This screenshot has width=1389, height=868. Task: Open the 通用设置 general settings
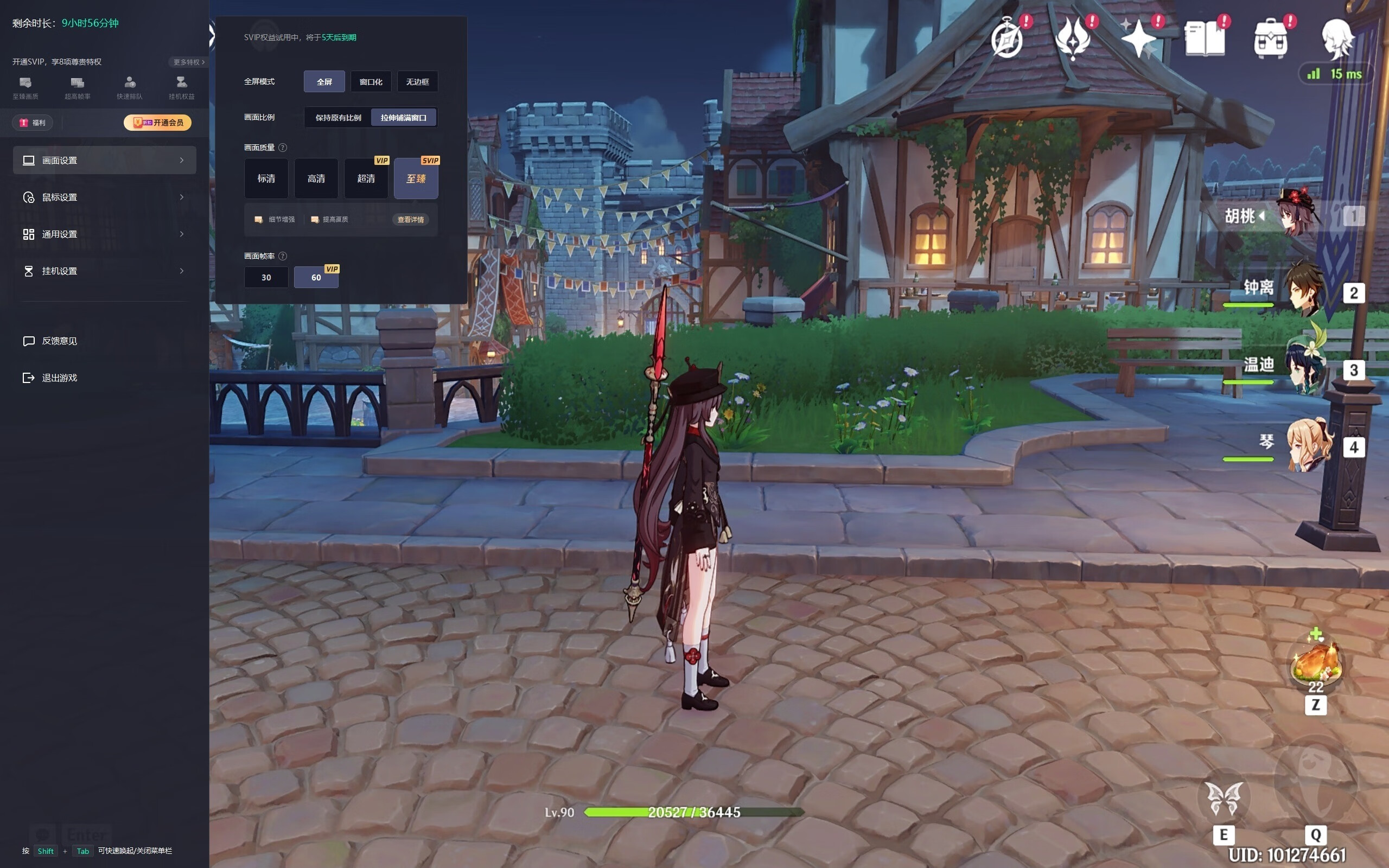(104, 234)
